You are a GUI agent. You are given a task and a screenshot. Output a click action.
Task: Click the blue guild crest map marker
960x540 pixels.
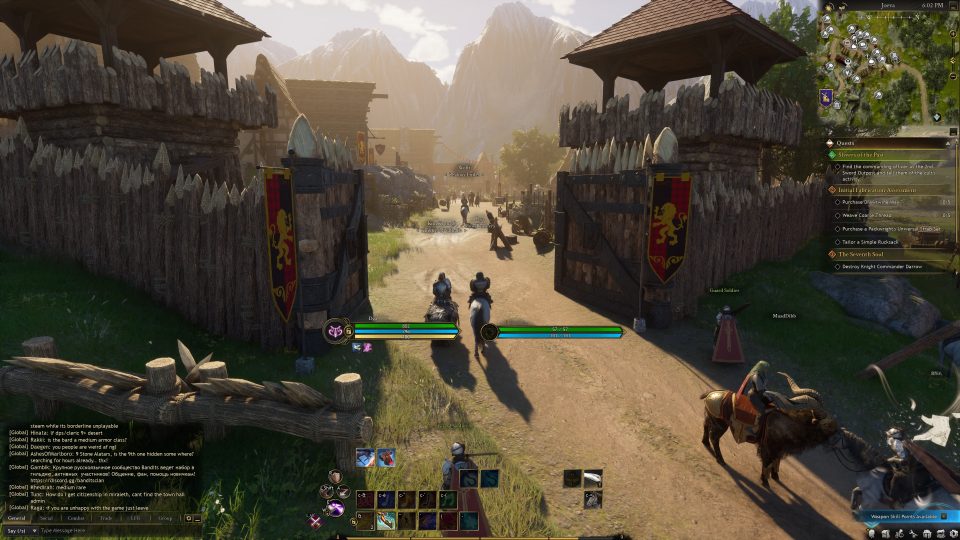[828, 97]
